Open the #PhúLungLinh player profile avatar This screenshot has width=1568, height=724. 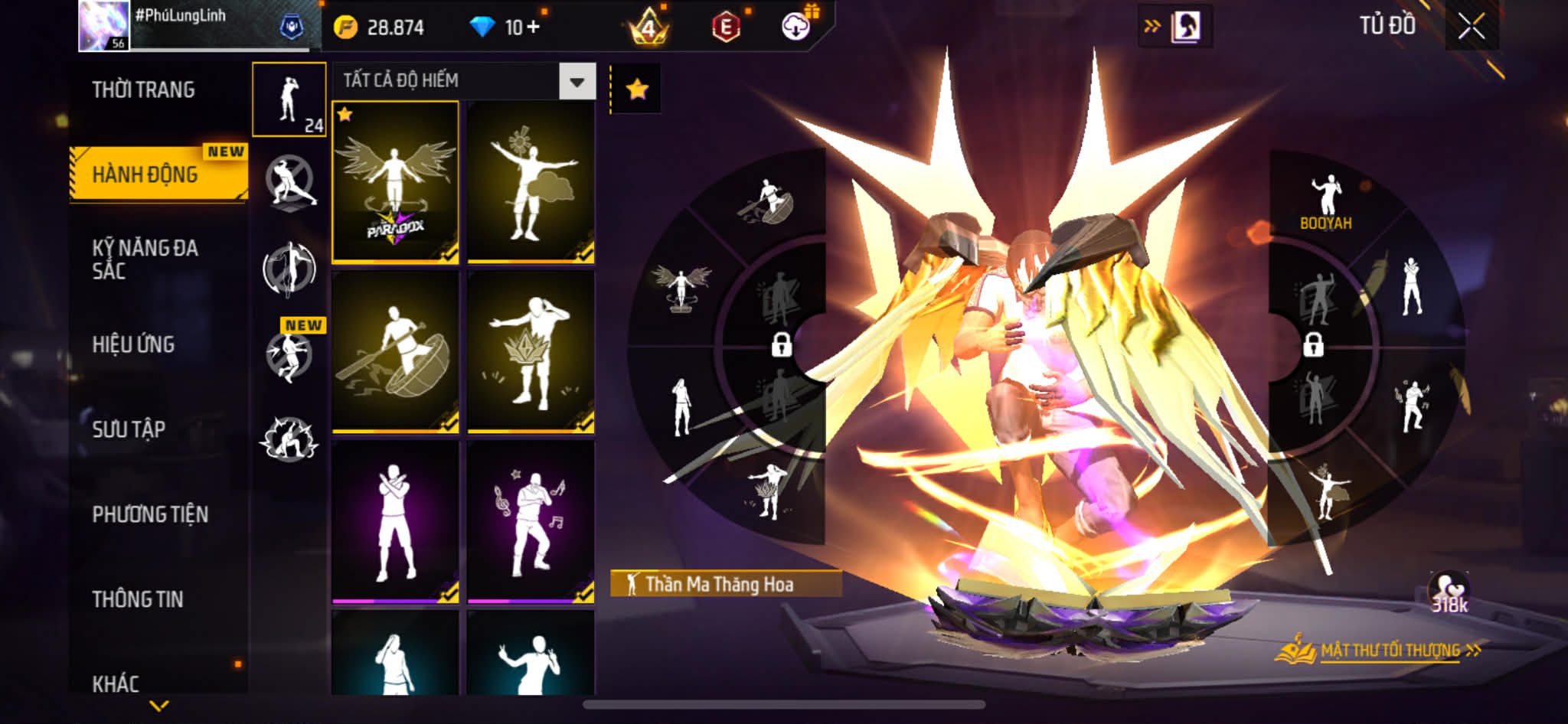[x=103, y=26]
